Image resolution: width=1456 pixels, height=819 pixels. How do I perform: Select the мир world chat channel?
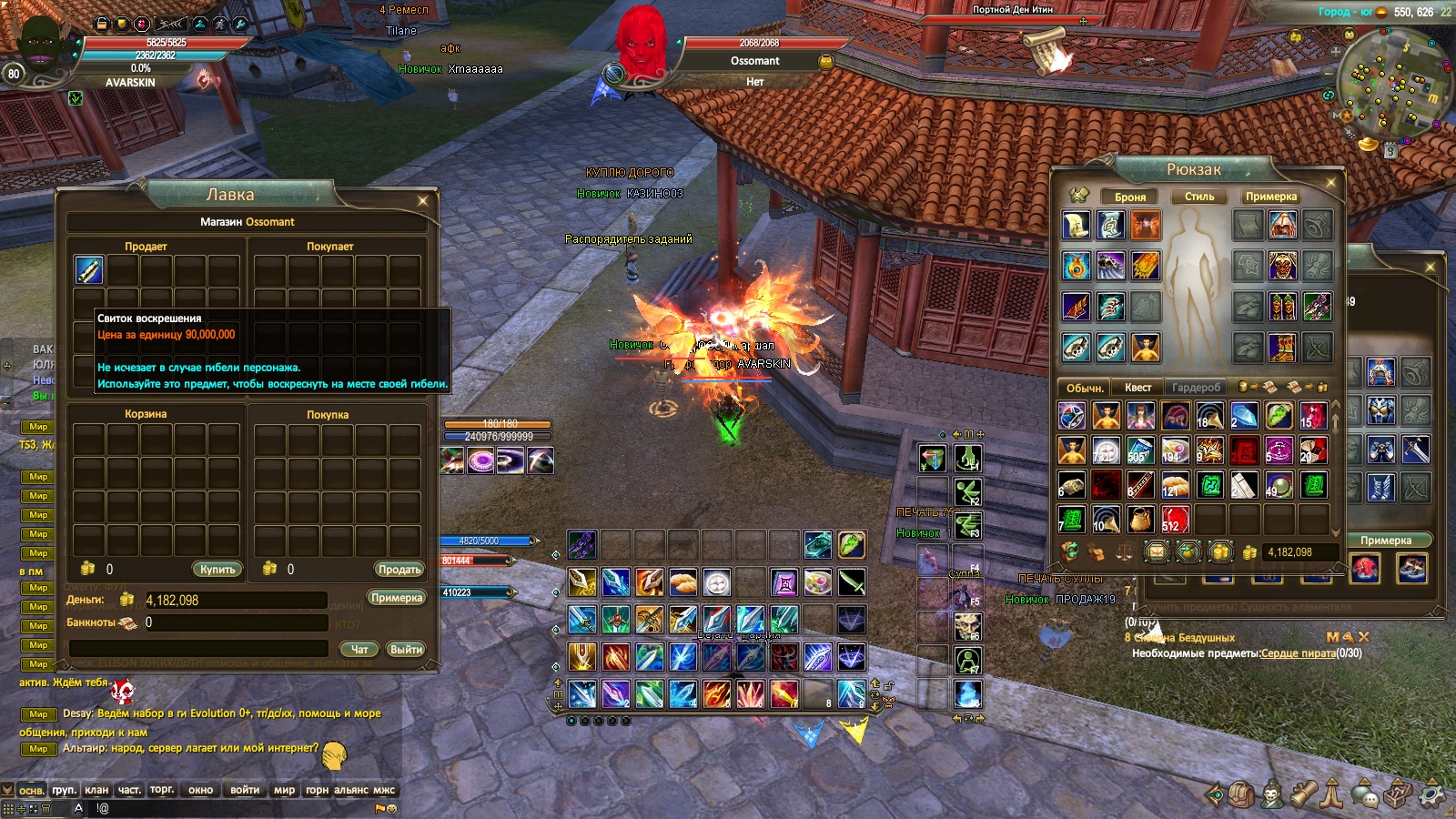point(284,790)
